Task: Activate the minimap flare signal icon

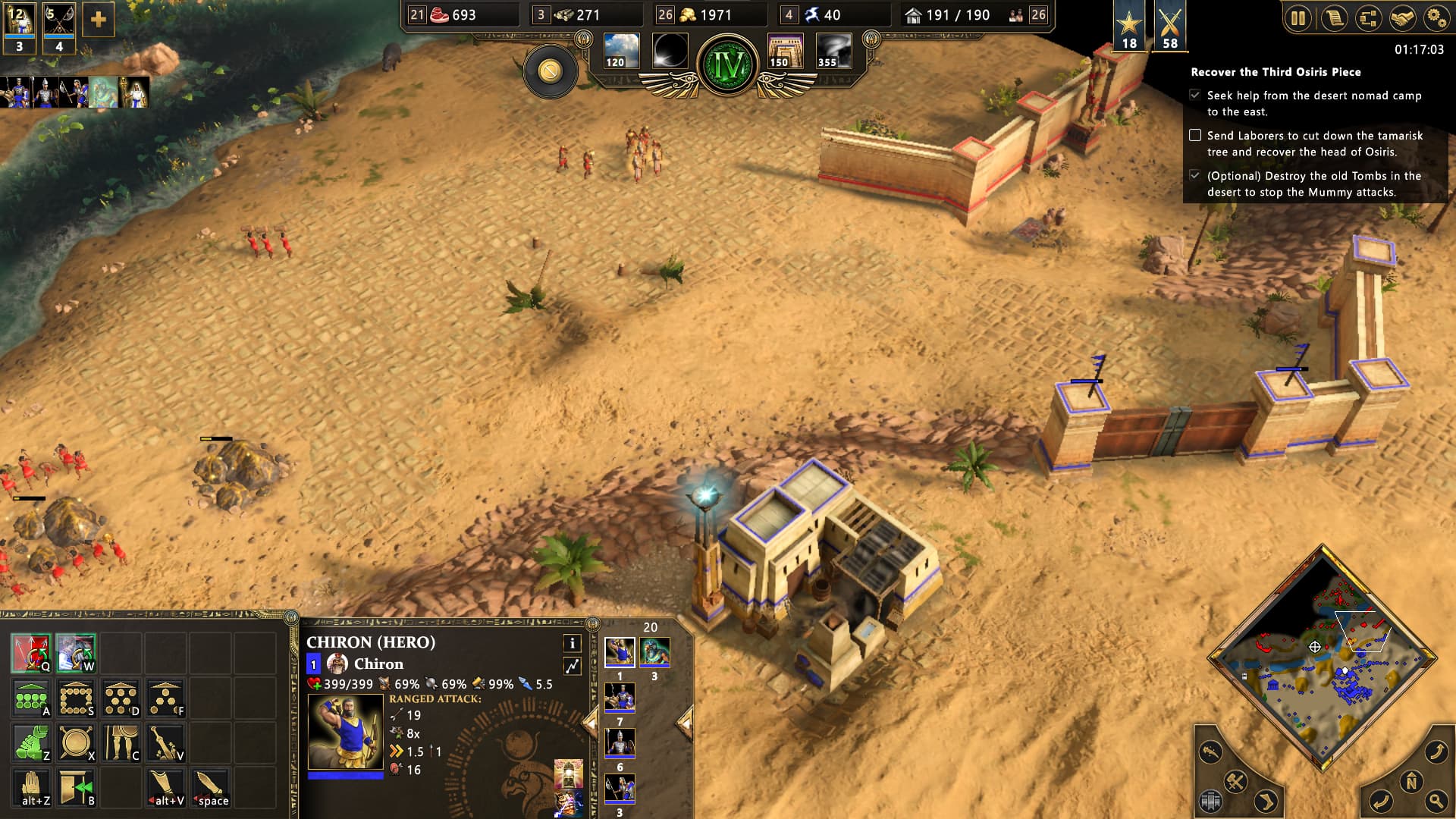Action: click(1210, 750)
